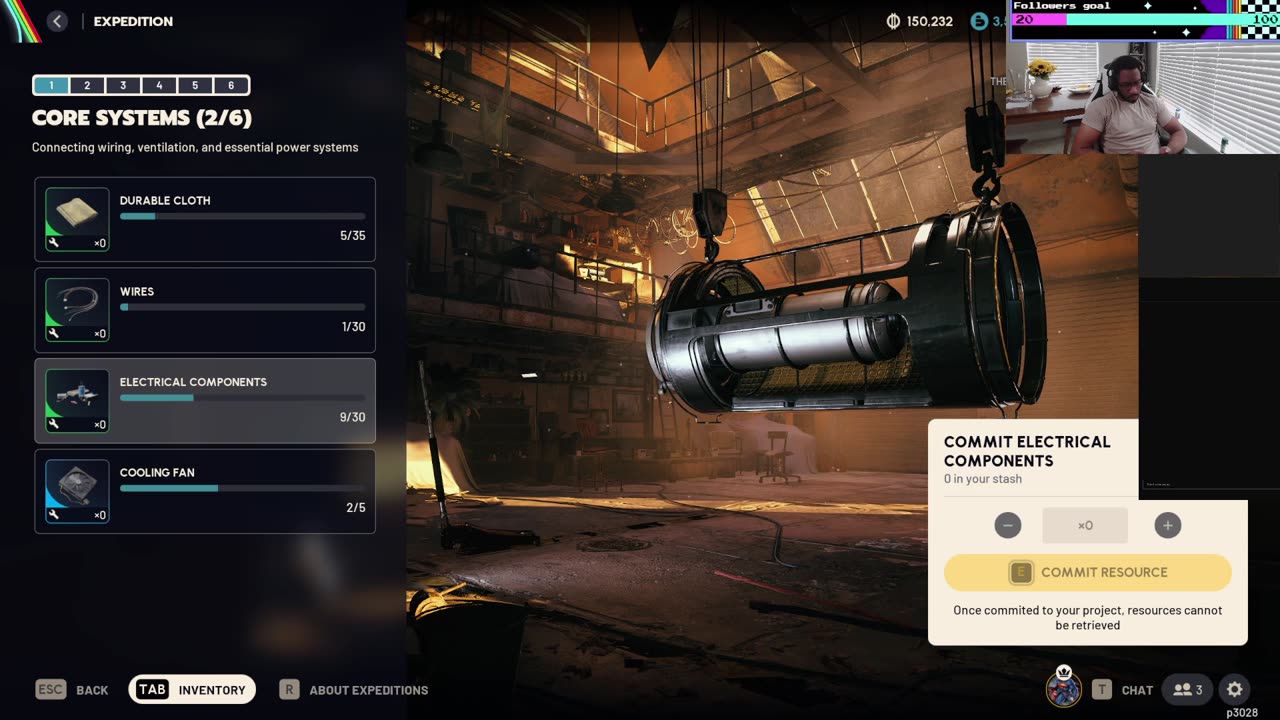This screenshot has height=720, width=1280.
Task: Open About Expeditions info
Action: pyautogui.click(x=354, y=689)
